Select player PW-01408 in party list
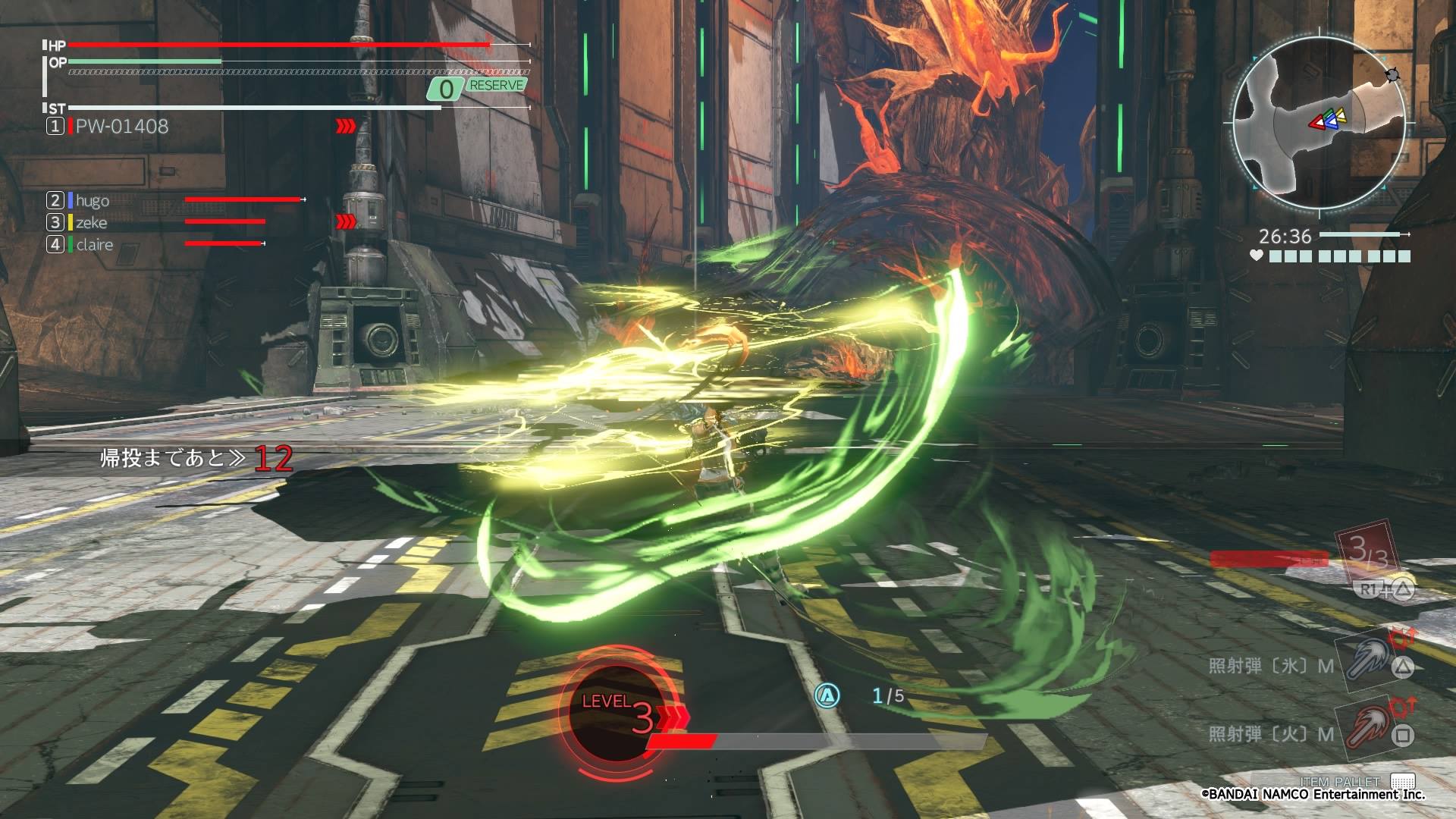The width and height of the screenshot is (1456, 819). pos(121,127)
